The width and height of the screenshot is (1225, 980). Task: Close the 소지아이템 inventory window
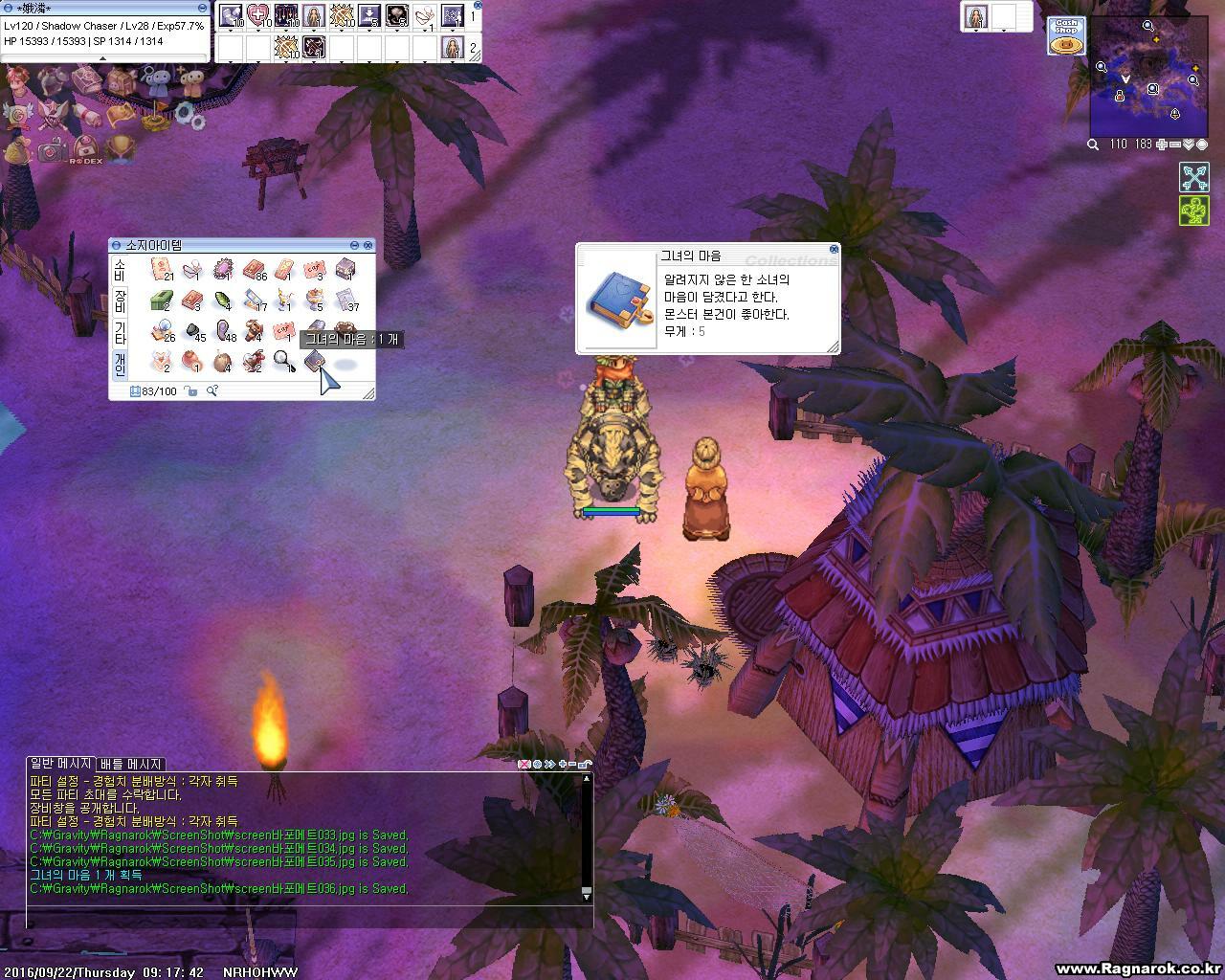[x=368, y=246]
